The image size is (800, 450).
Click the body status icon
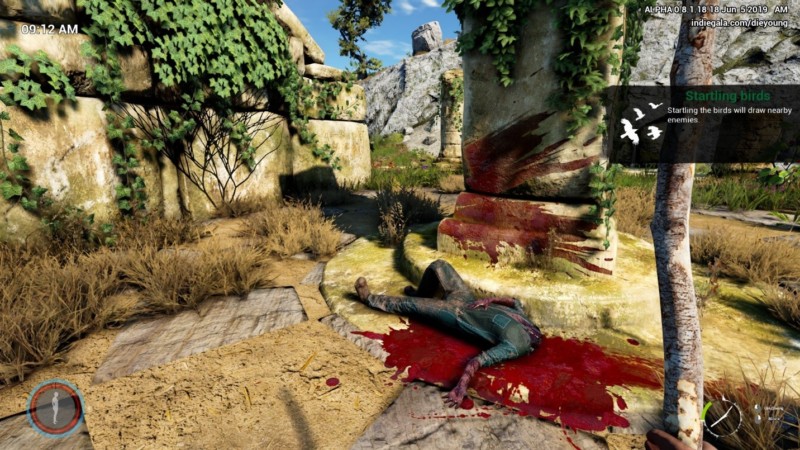point(55,407)
